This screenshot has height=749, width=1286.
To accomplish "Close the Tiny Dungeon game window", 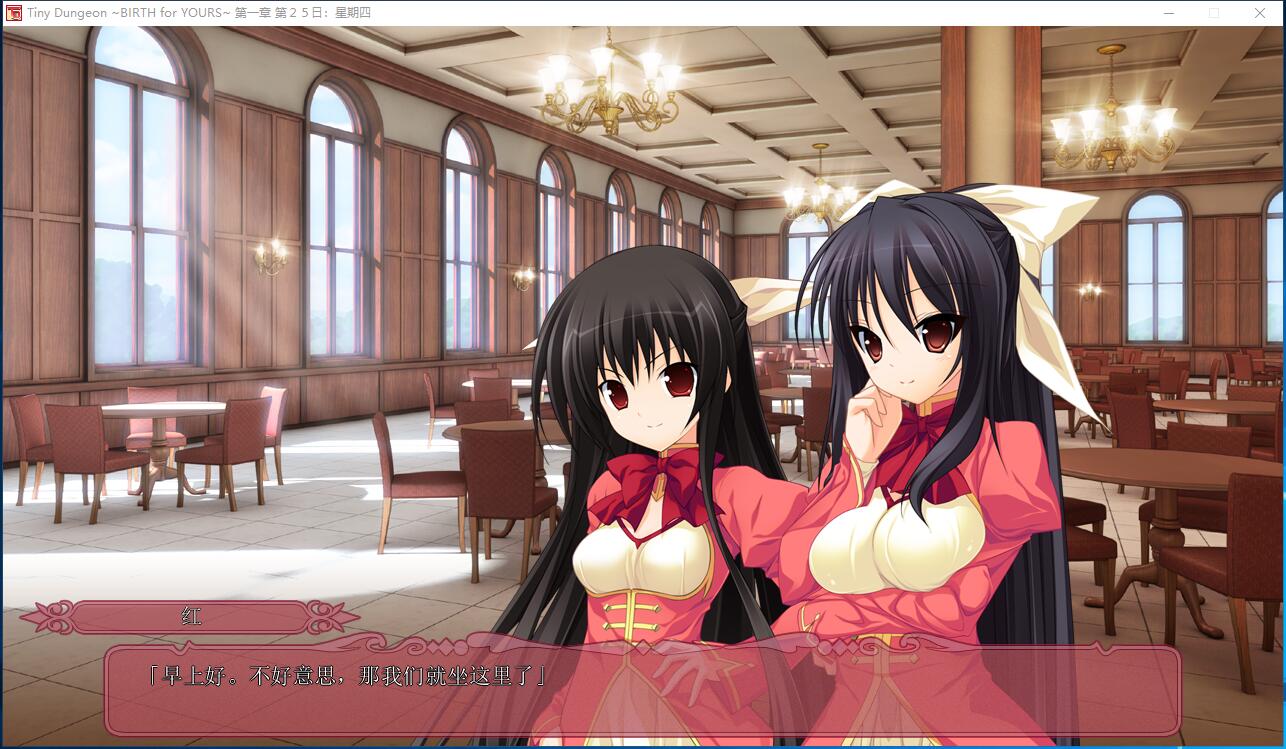I will click(x=1260, y=13).
